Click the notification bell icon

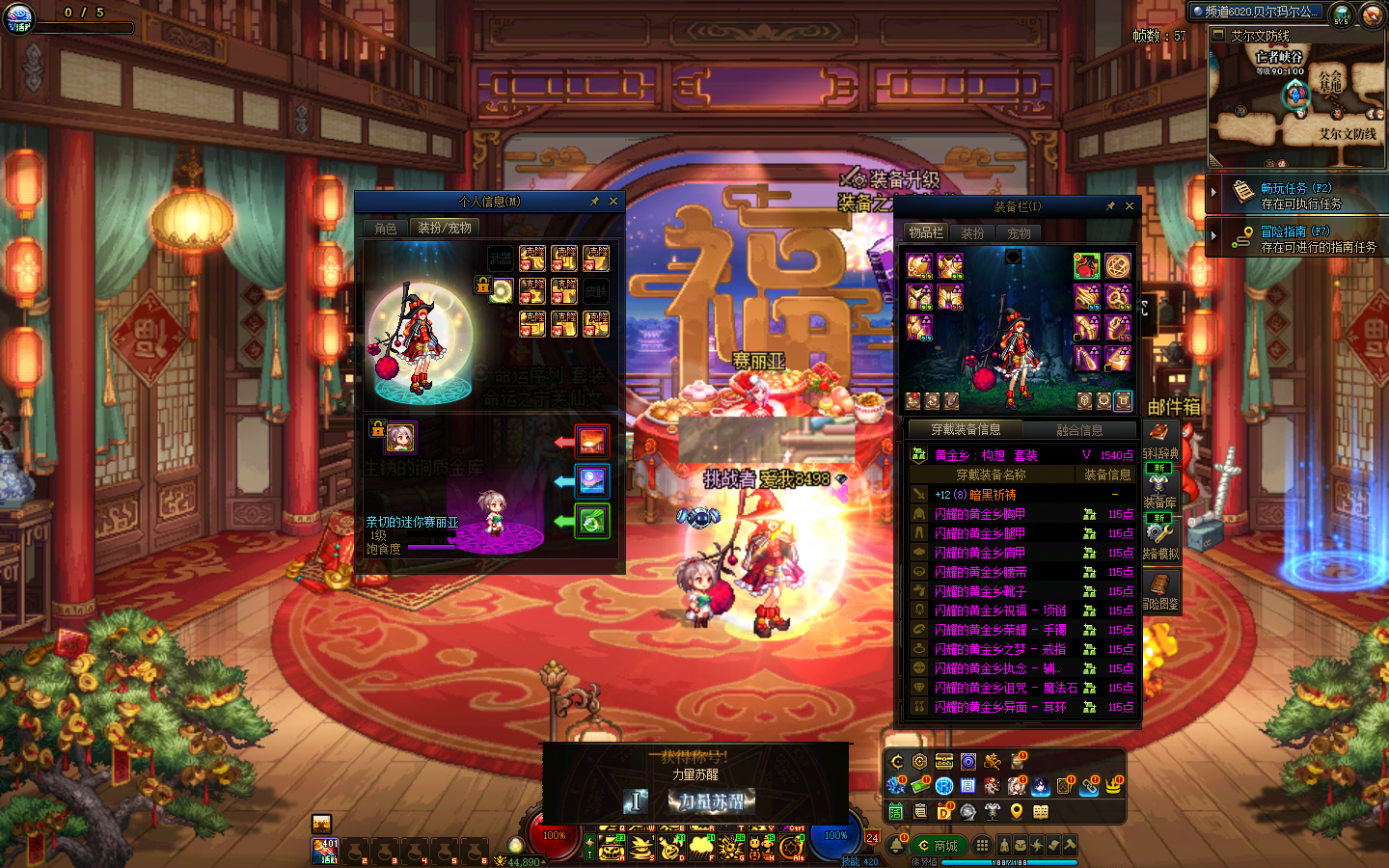896,845
